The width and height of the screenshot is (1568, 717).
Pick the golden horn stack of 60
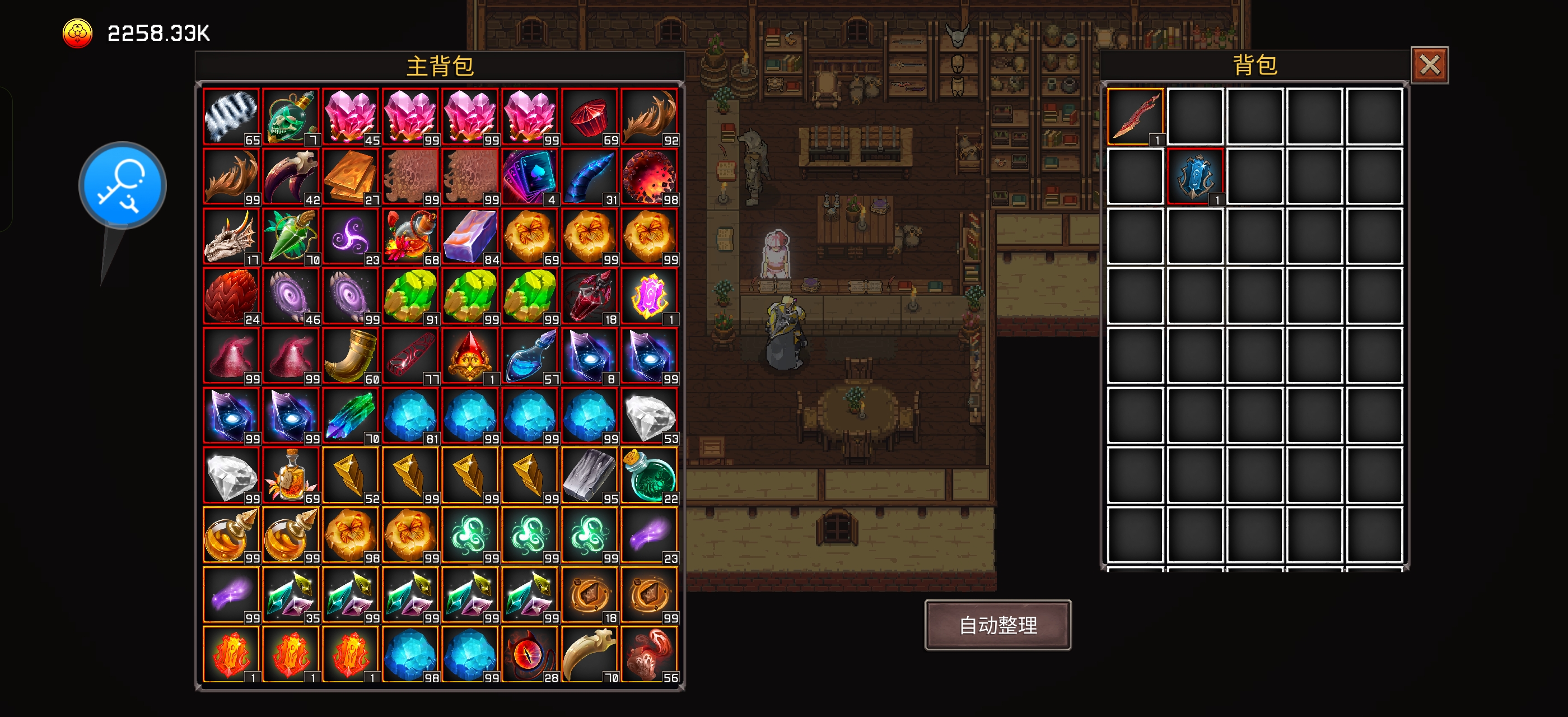[x=351, y=356]
